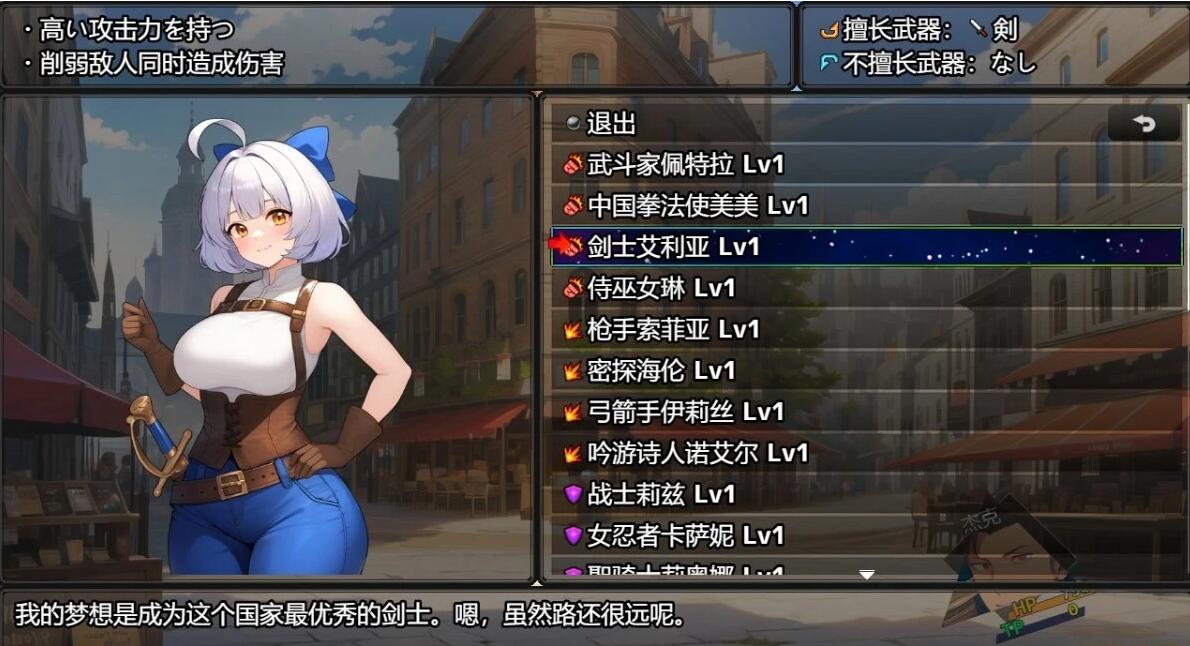1190x646 pixels.
Task: Pick 中国拳法使美美 Lv1
Action: click(697, 206)
